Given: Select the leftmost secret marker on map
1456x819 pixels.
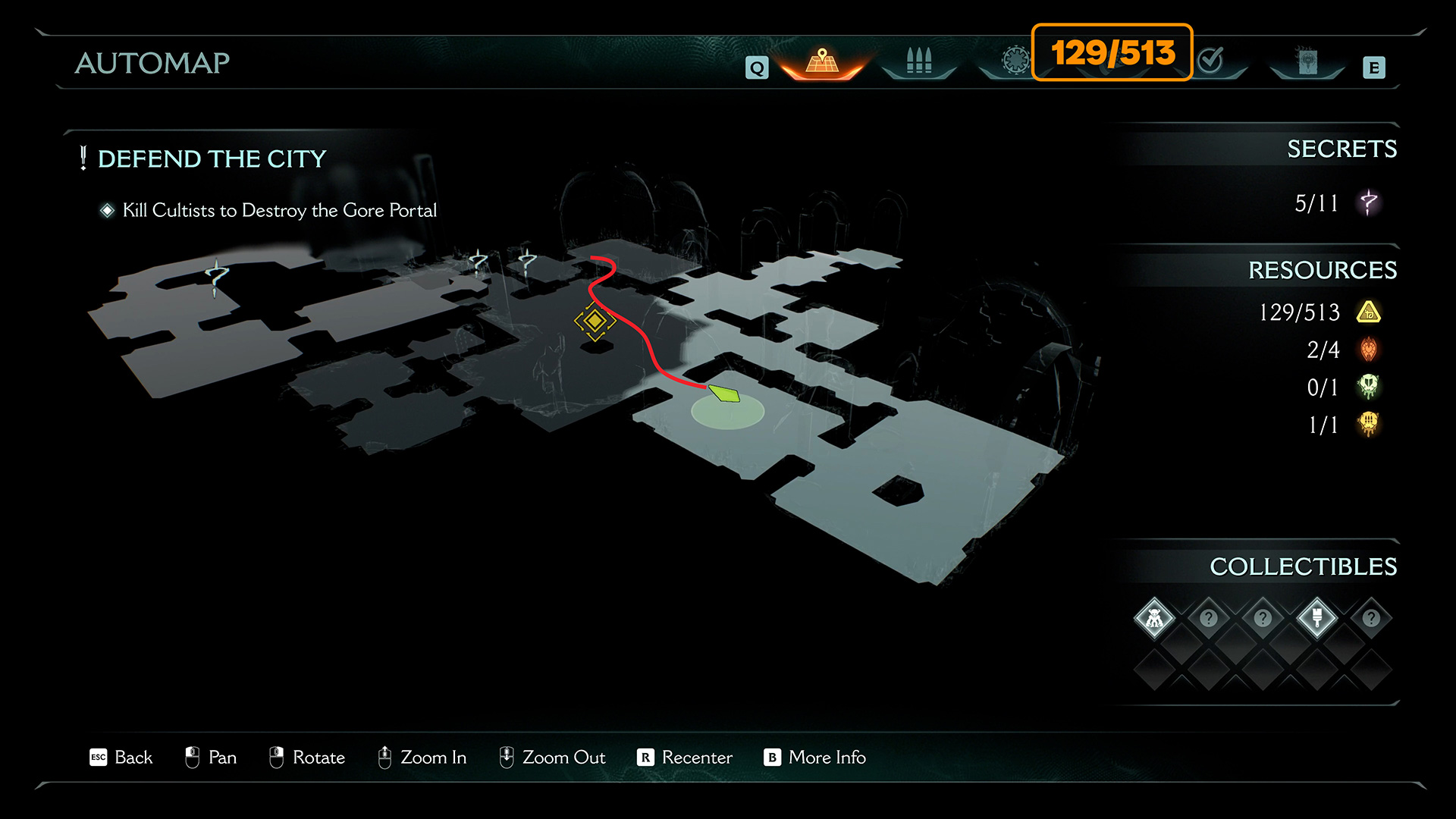Looking at the screenshot, I should (217, 276).
